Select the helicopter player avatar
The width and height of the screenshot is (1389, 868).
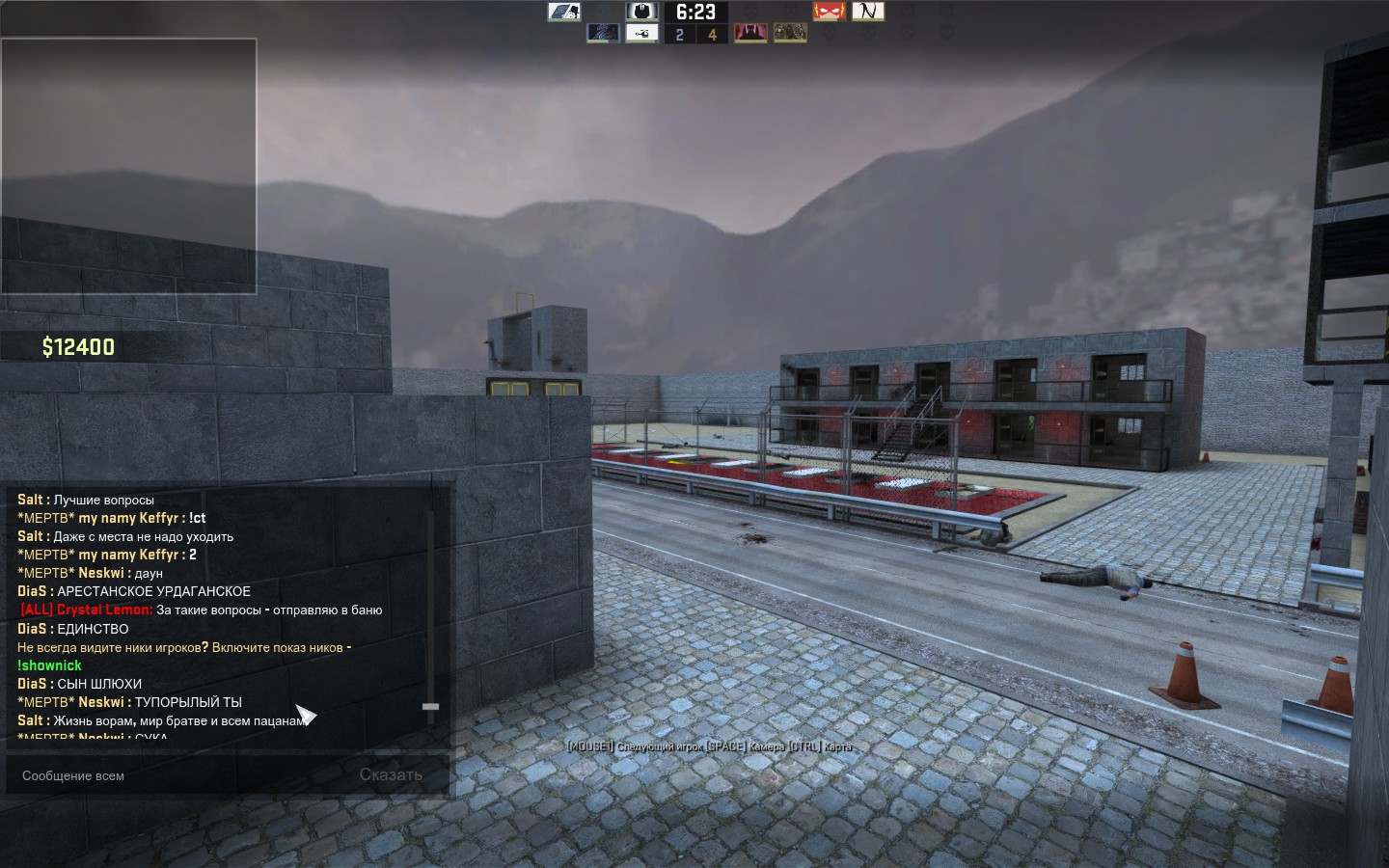[x=641, y=34]
